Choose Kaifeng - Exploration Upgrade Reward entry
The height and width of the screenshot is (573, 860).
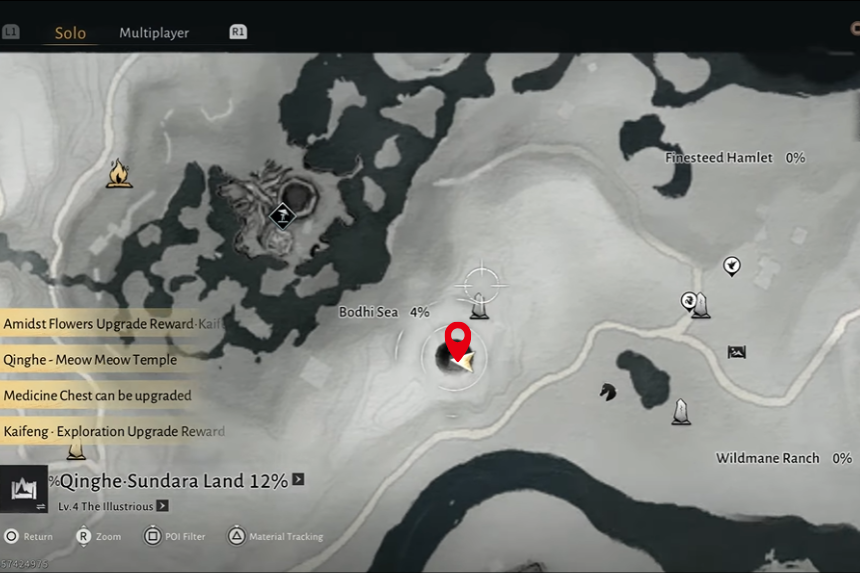[113, 432]
